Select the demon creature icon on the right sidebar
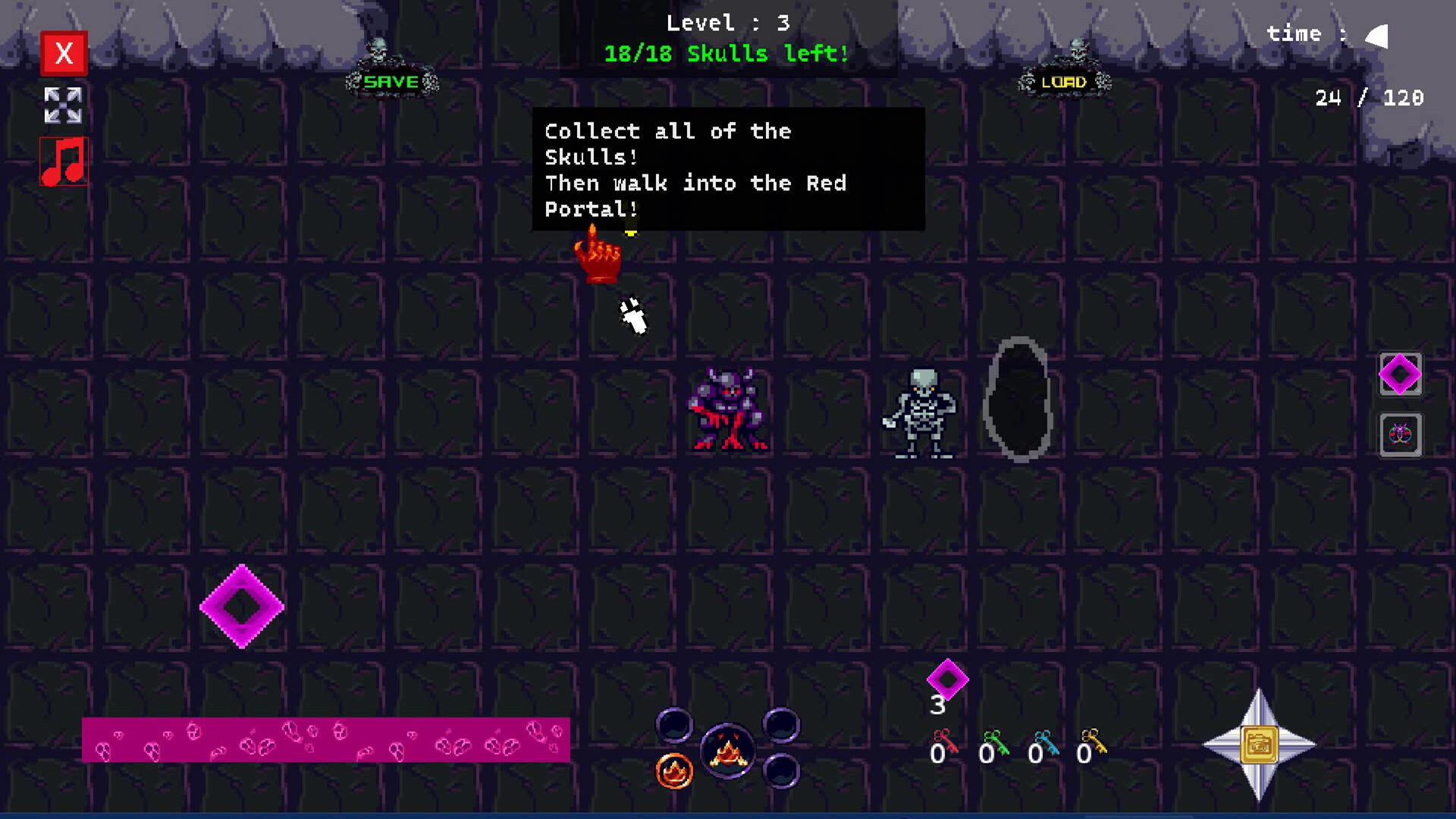 tap(1400, 435)
